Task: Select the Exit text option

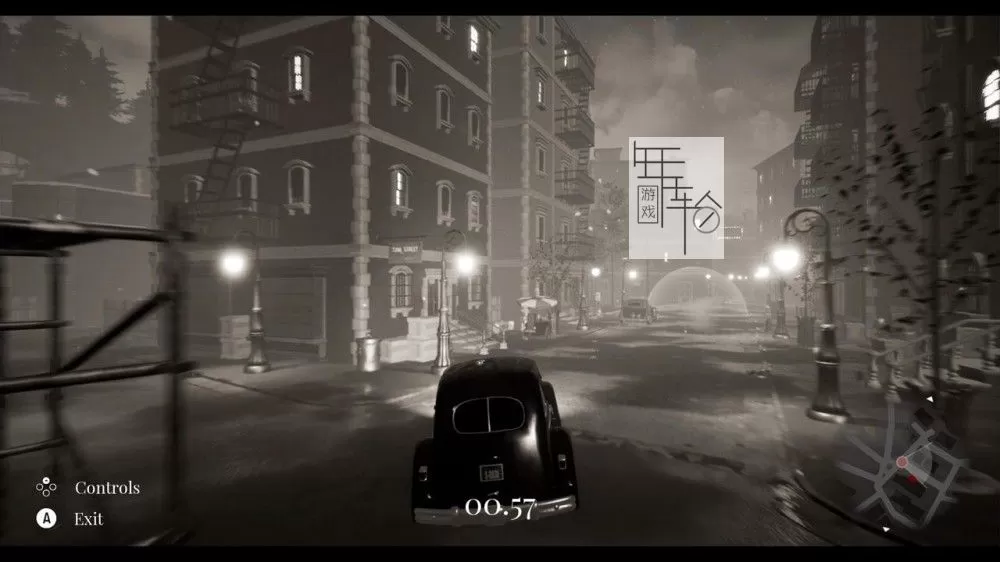Action: tap(88, 519)
